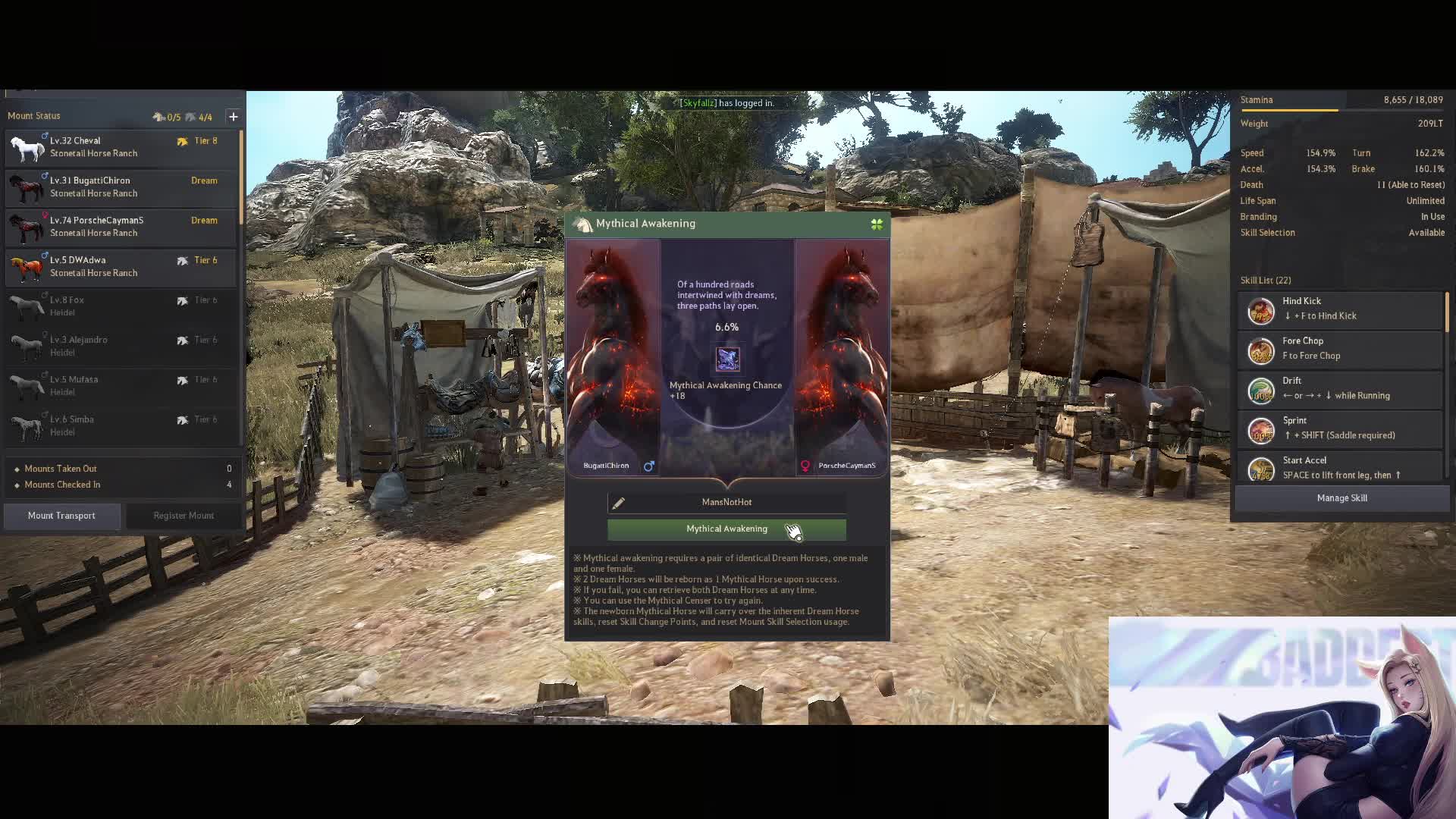Select the Lv.31 BugattiChiron mount row
Image resolution: width=1456 pixels, height=819 pixels.
click(121, 187)
